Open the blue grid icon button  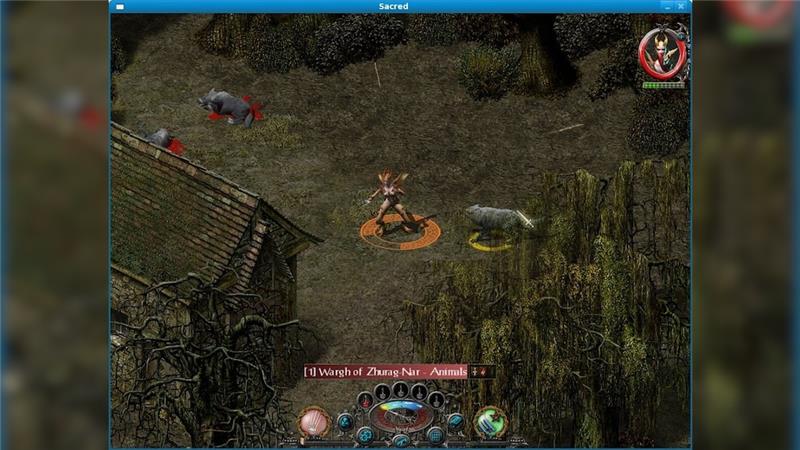[x=436, y=435]
